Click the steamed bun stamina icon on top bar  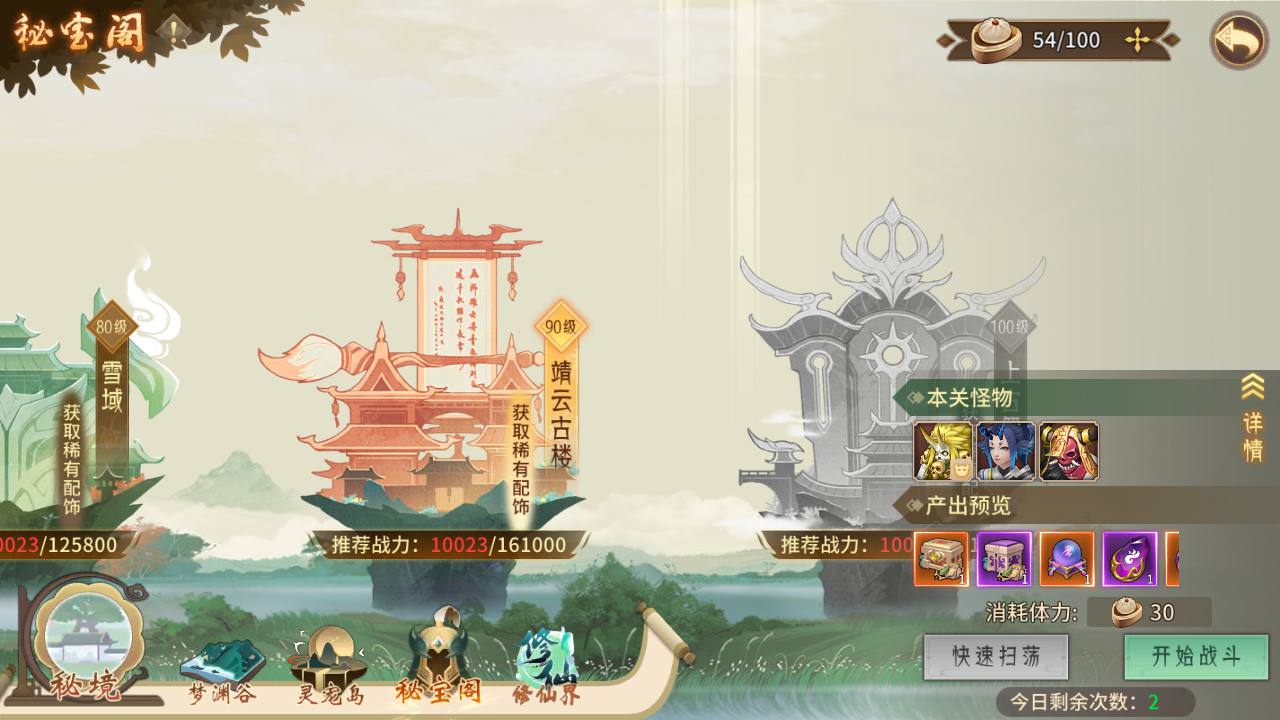click(x=1001, y=40)
